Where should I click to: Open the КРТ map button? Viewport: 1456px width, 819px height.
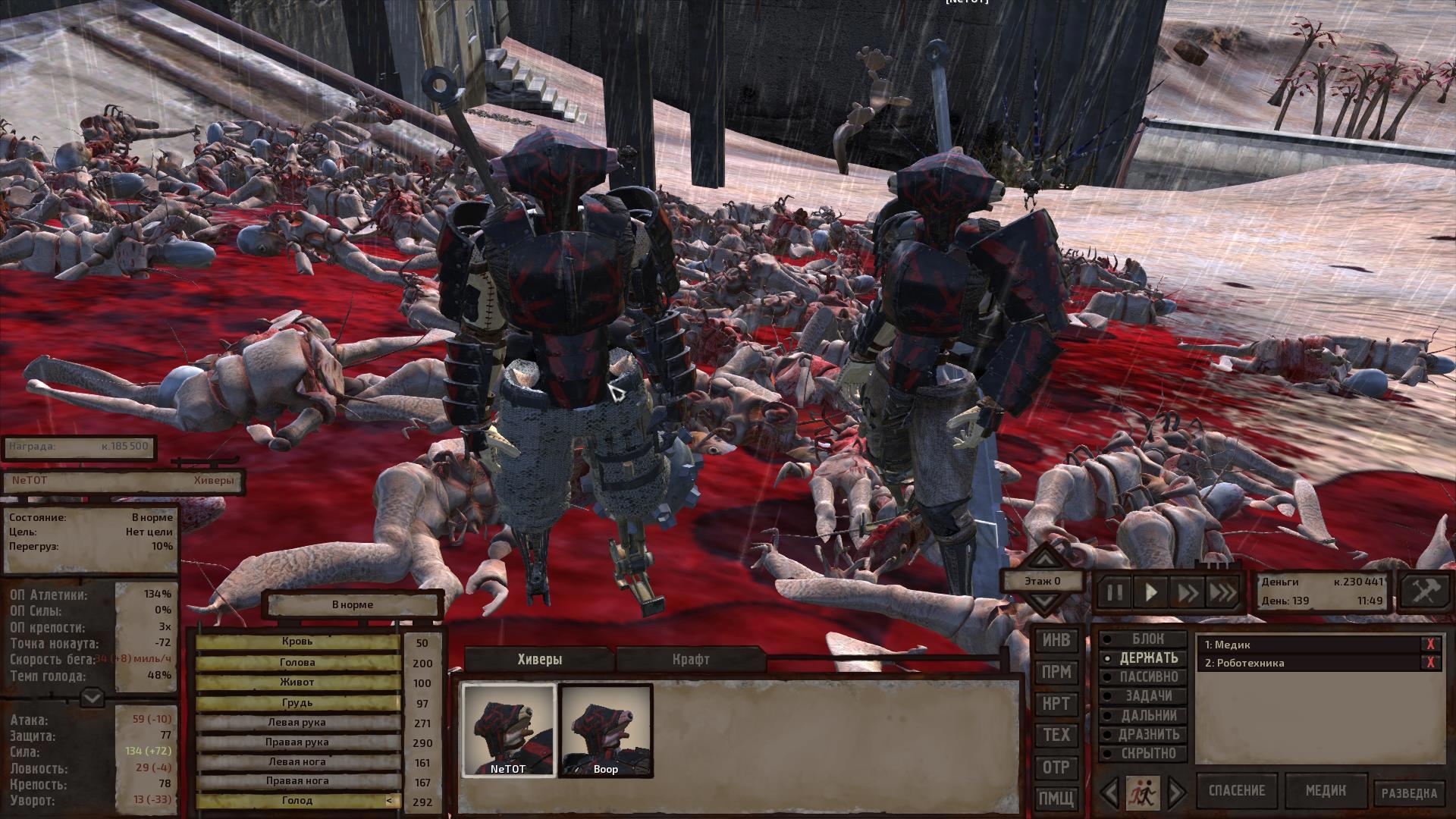(x=1056, y=704)
